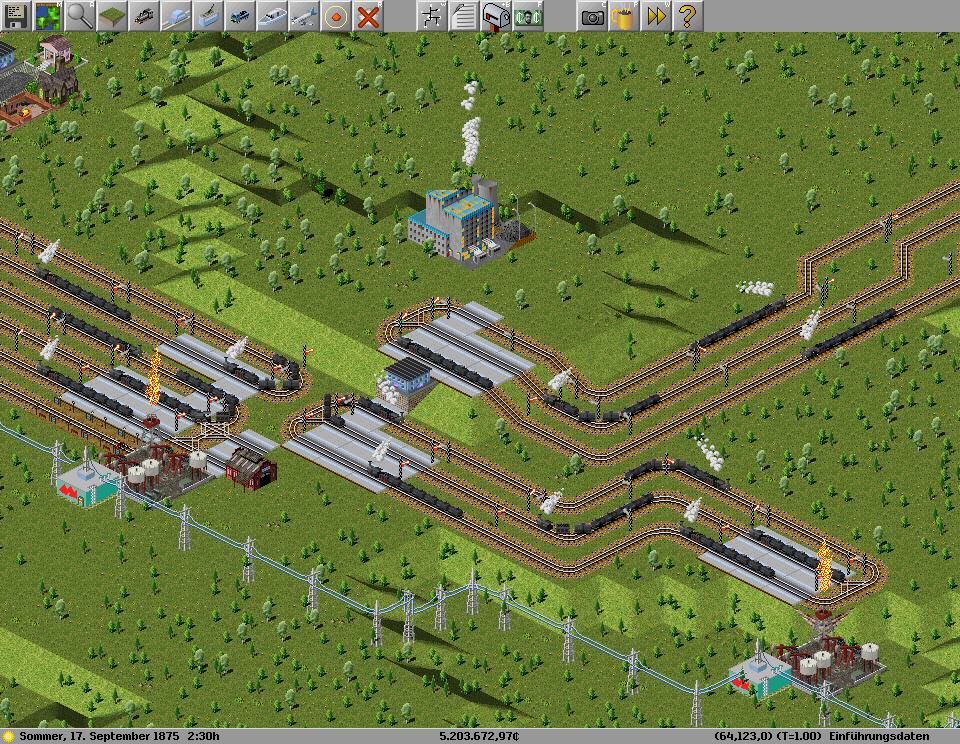Open the monorail construction tools
Image resolution: width=960 pixels, height=744 pixels.
point(176,16)
